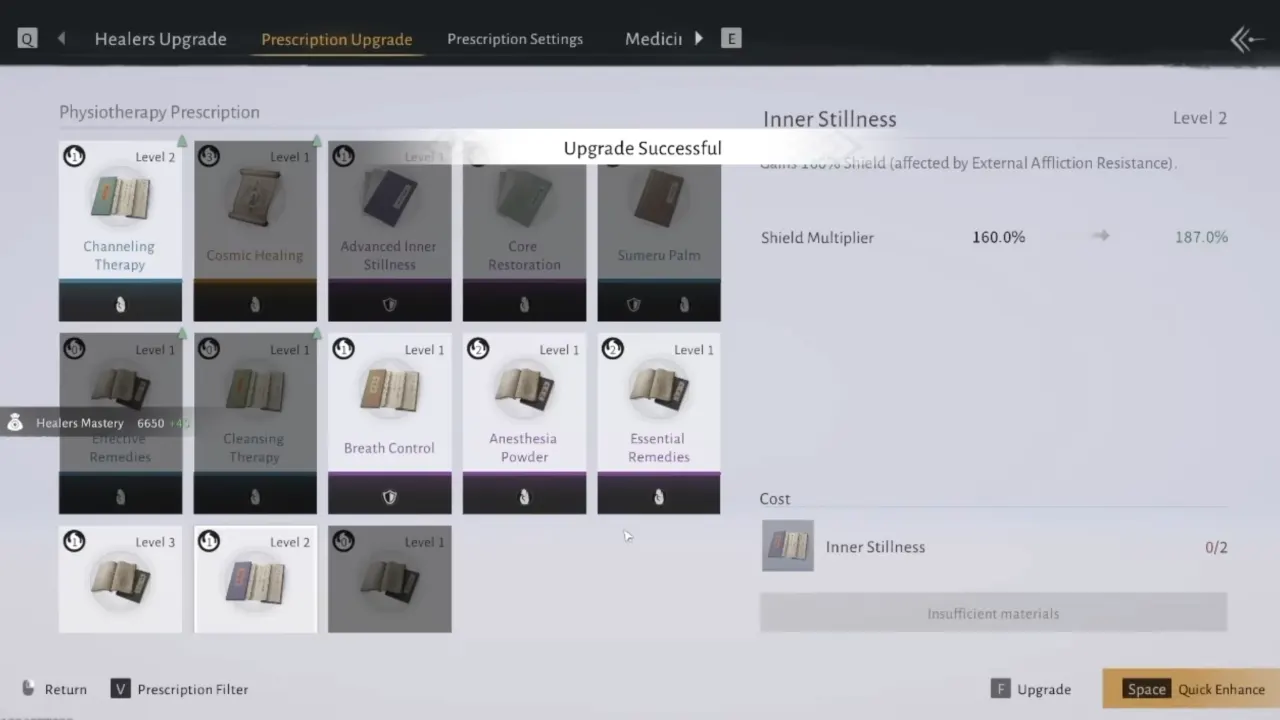Click the F key icon next to Upgrade
Screen dimensions: 1280x720
[1001, 689]
